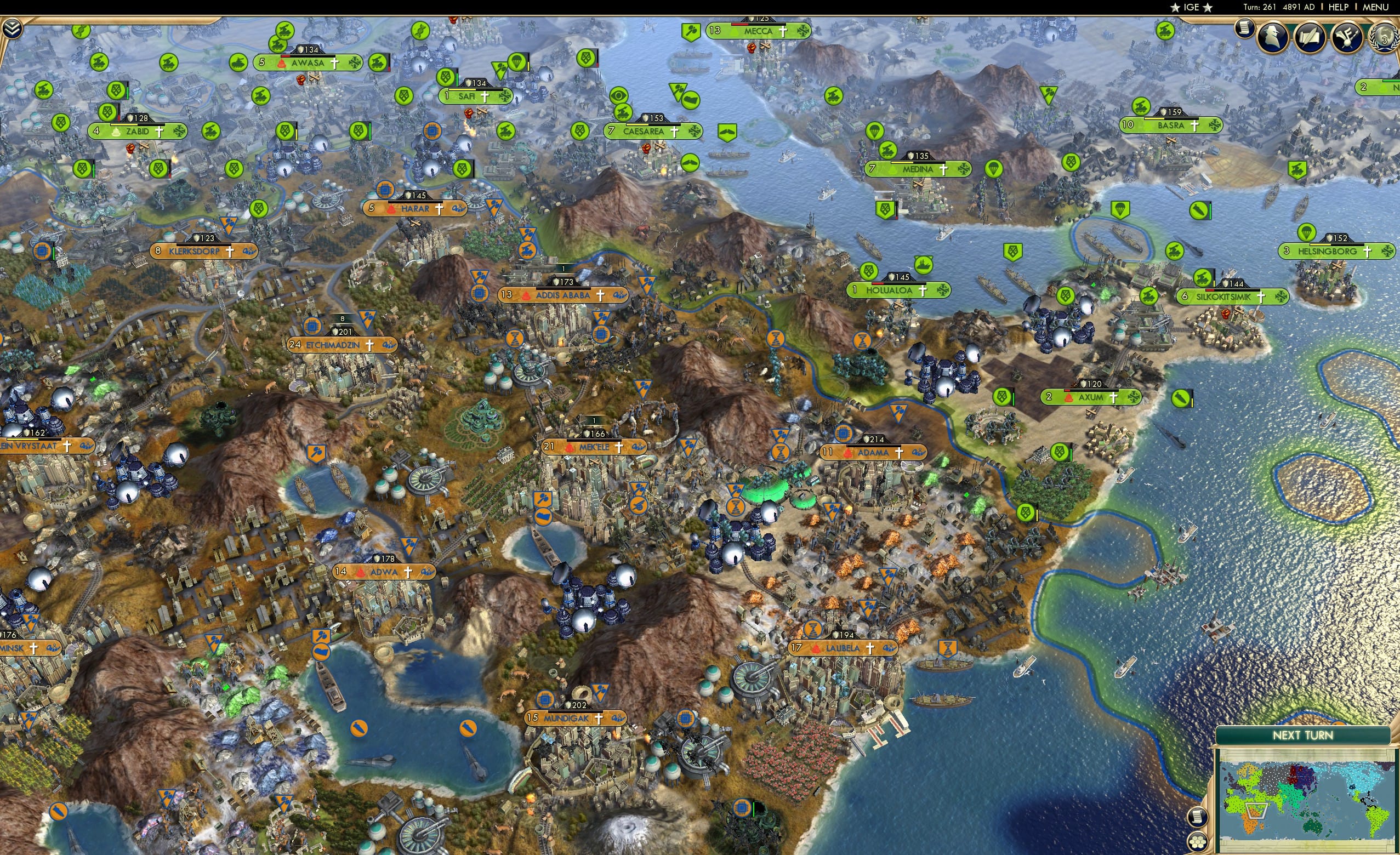
Task: Open HELP from the top bar
Action: tap(1339, 7)
